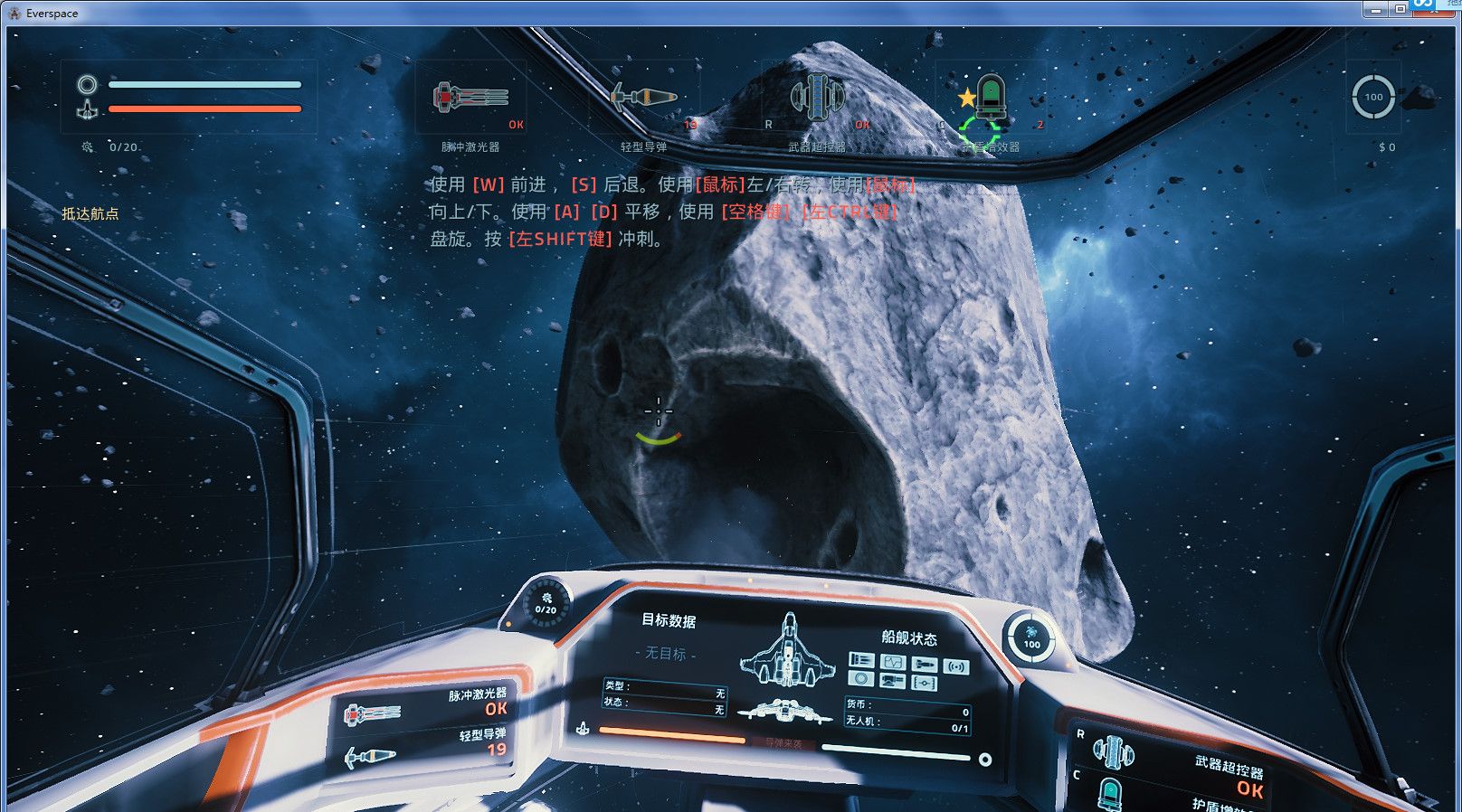Activate the weapon overdrive device in the top HUD
The width and height of the screenshot is (1462, 812).
[x=817, y=98]
